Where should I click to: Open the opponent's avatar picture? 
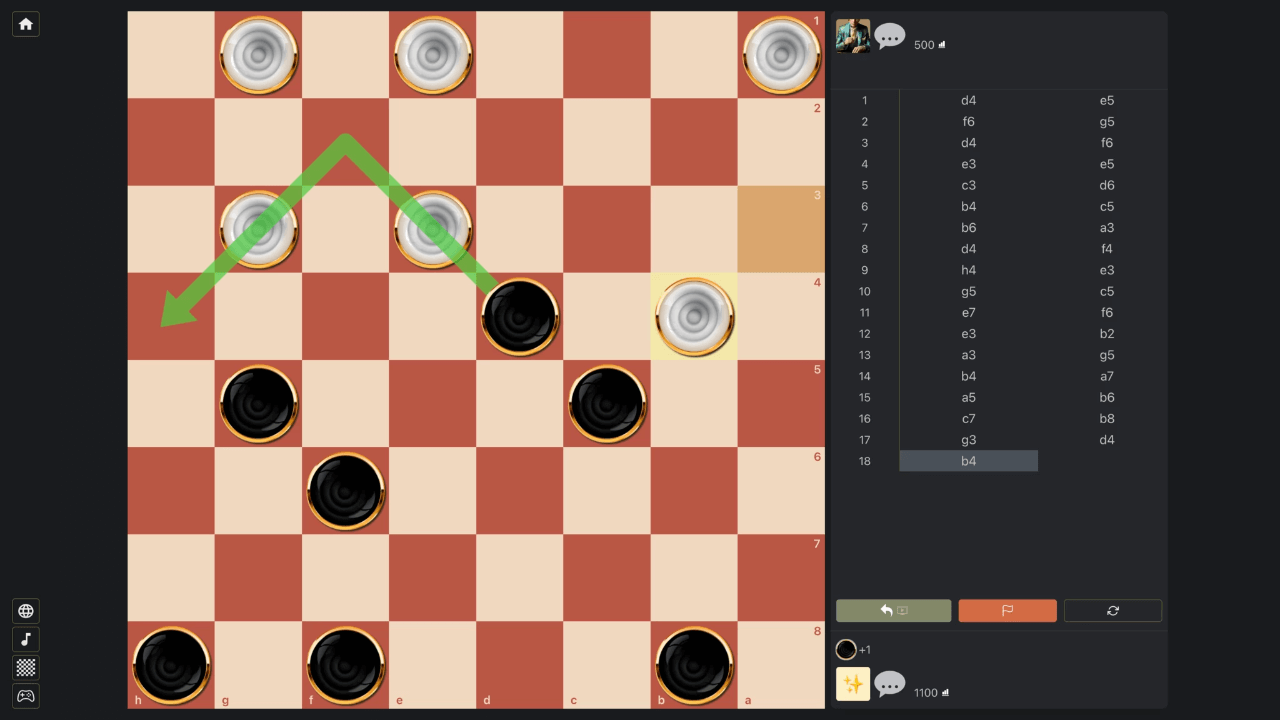(852, 38)
